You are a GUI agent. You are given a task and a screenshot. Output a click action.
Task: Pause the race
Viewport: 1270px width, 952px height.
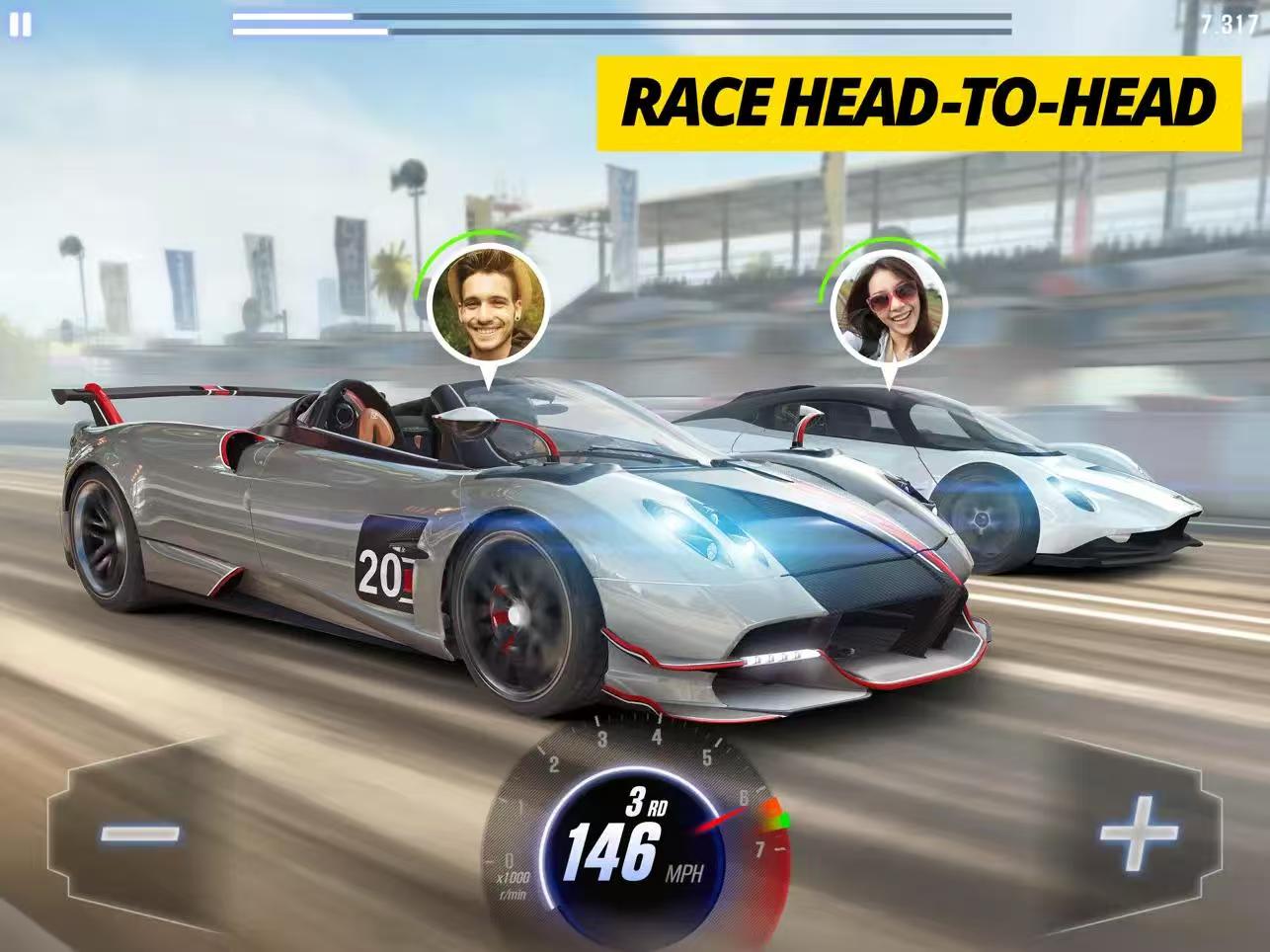20,25
